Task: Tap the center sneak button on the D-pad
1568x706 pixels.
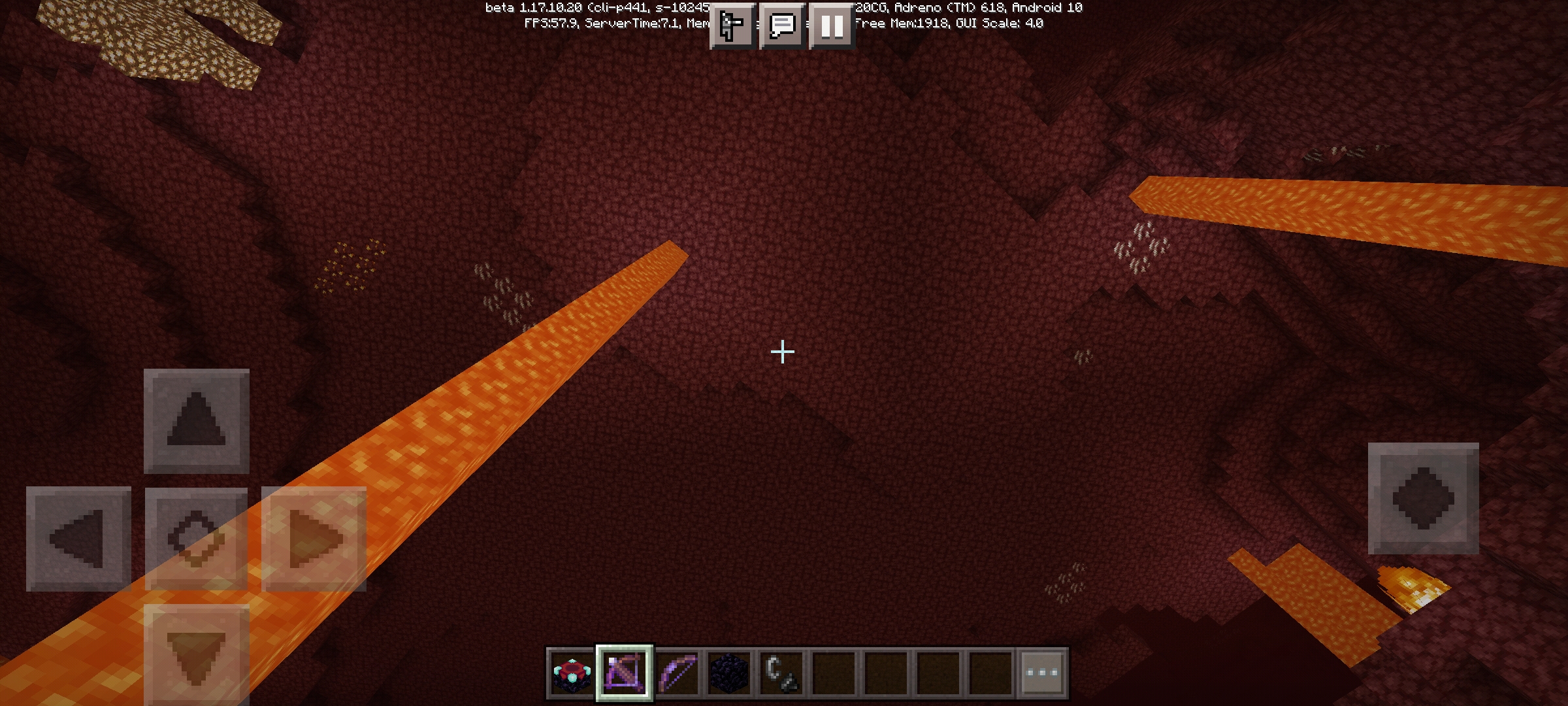Action: 196,539
